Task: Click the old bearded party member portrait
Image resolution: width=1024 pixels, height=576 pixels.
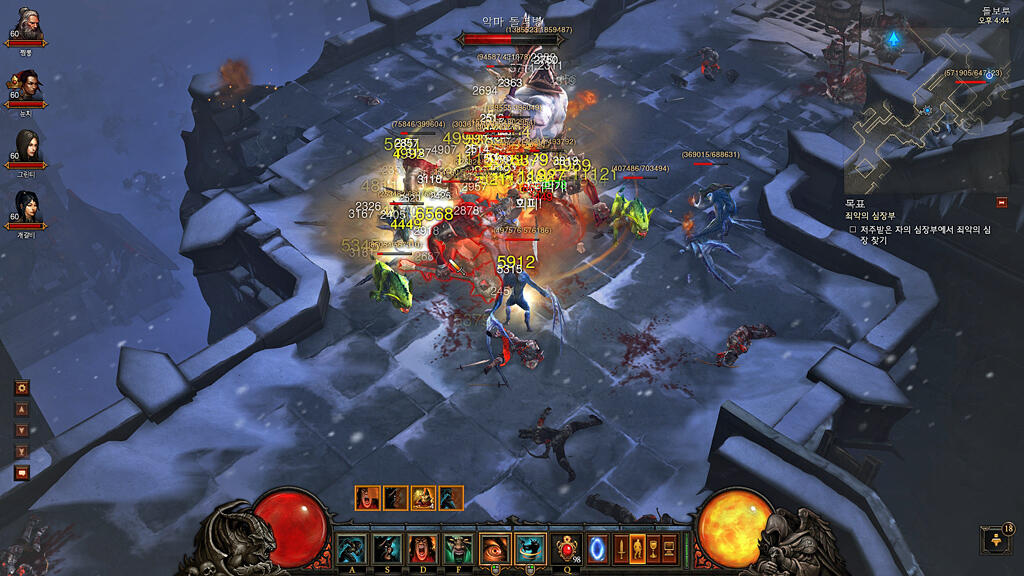Action: [x=26, y=23]
